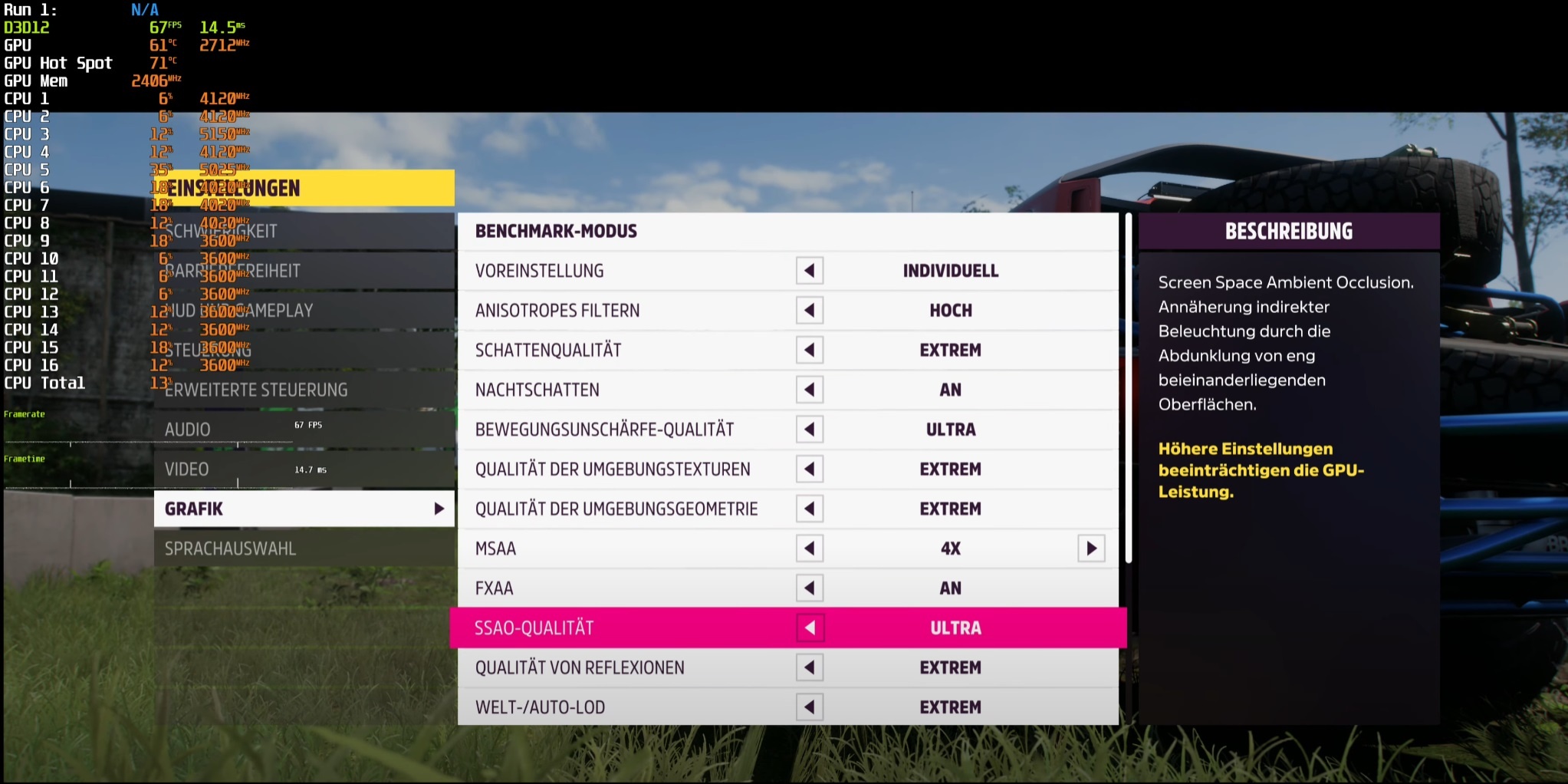The image size is (1568, 784).
Task: Lower MSAA with the left arrow
Action: click(x=810, y=548)
